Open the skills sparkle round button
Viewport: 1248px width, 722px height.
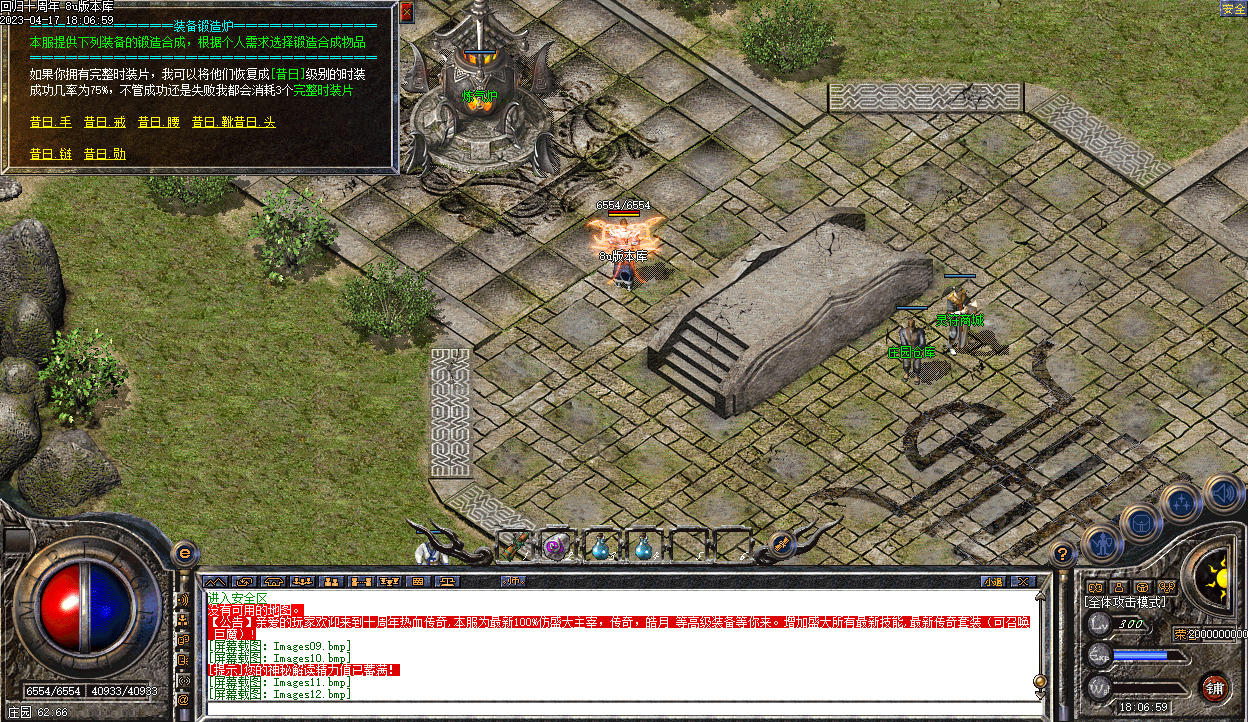(x=1181, y=502)
